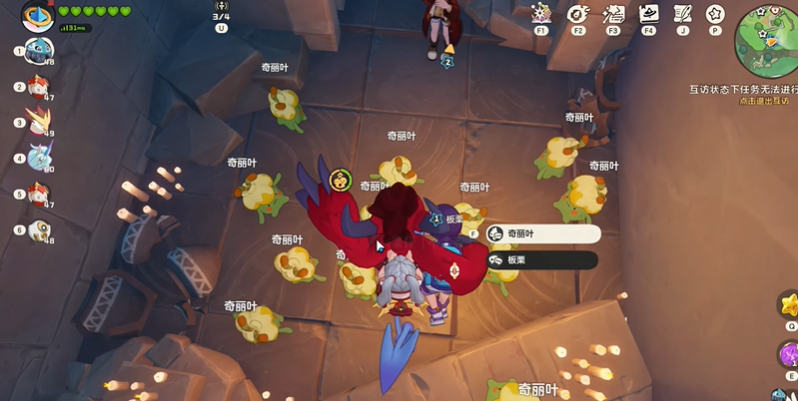The height and width of the screenshot is (401, 798).
Task: Activate the purple orb skill
Action: [x=788, y=354]
